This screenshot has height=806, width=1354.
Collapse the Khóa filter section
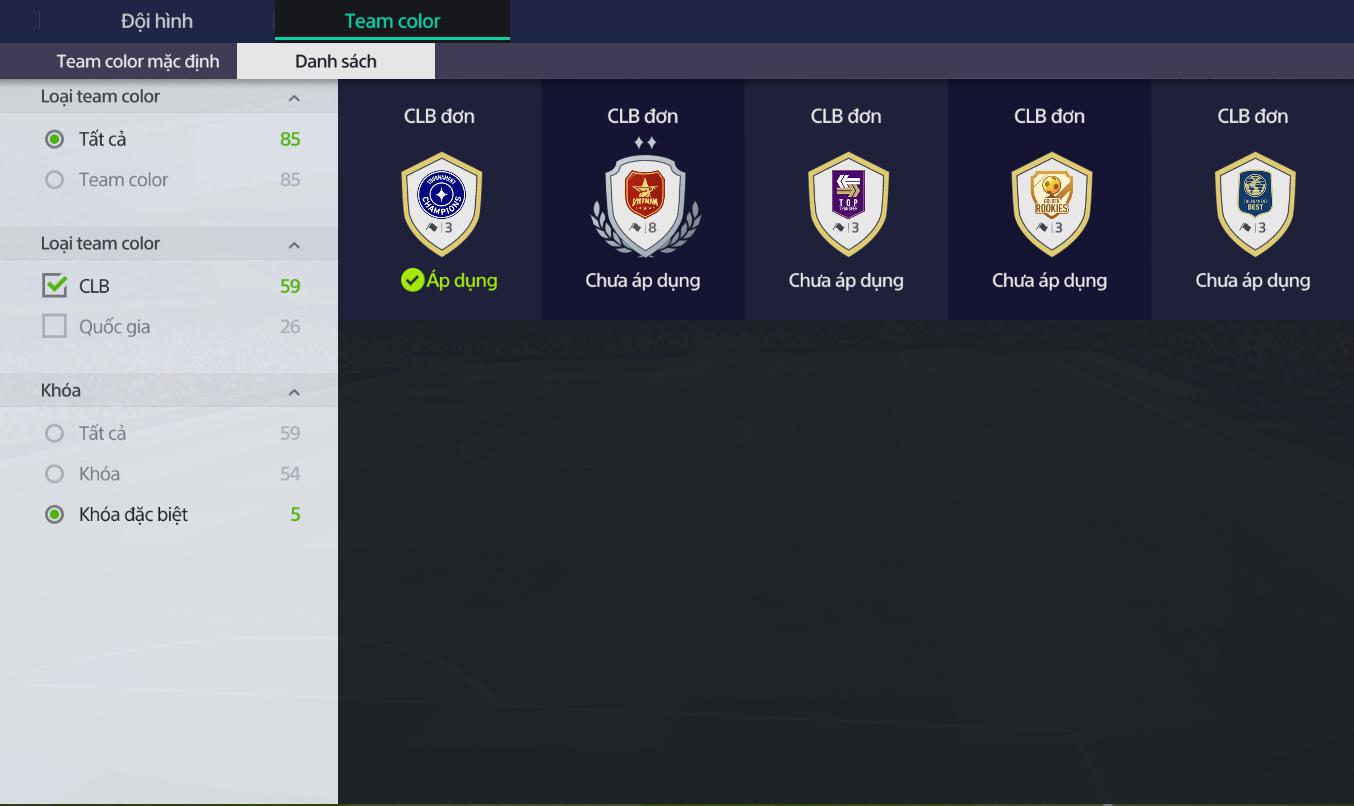293,391
